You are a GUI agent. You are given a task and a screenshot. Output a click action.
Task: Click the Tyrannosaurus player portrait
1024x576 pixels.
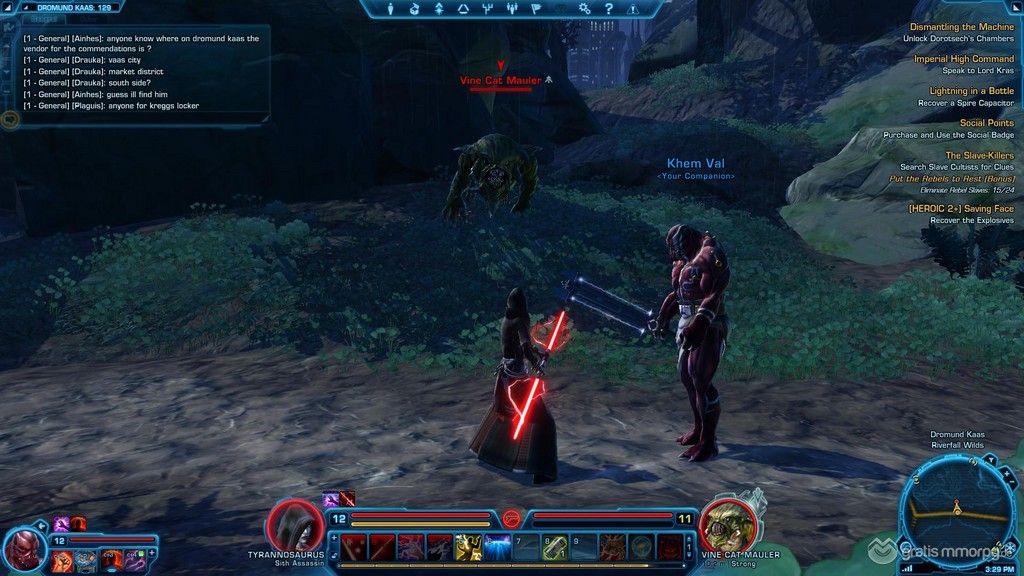(x=295, y=525)
